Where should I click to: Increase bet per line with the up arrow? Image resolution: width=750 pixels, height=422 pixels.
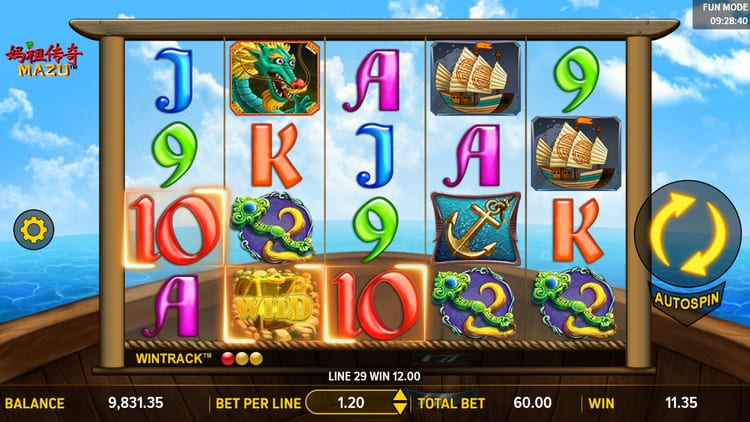point(400,396)
